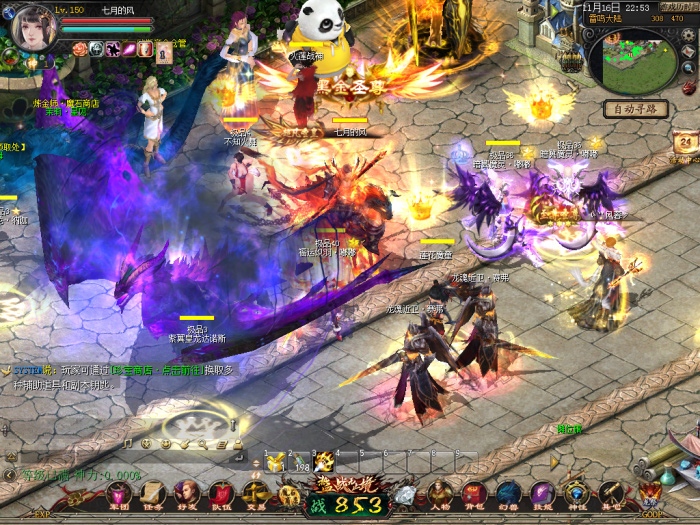Screen dimensions: 700x525
Task: Open the 神社 shrine menu
Action: click(576, 494)
